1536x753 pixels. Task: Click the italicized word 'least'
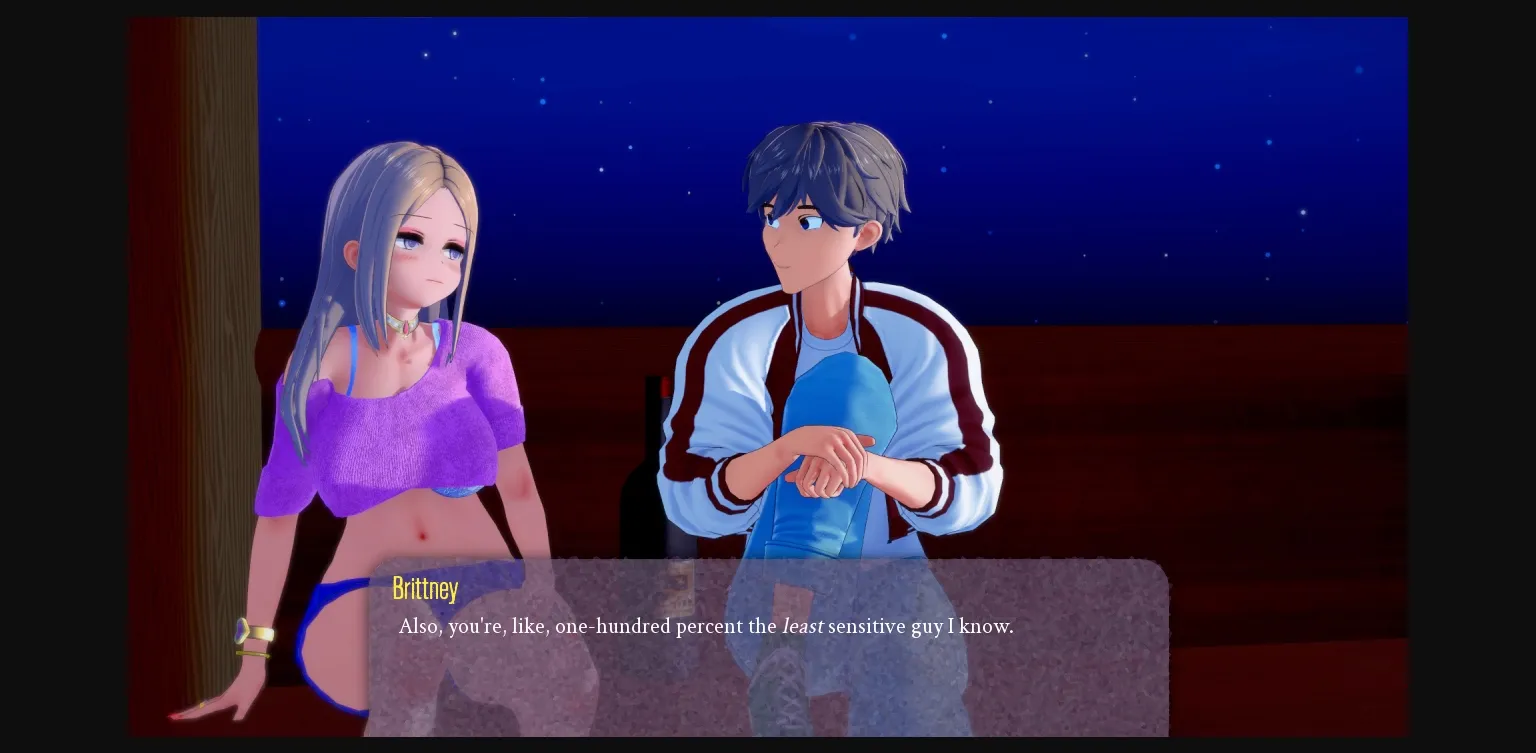pyautogui.click(x=803, y=627)
